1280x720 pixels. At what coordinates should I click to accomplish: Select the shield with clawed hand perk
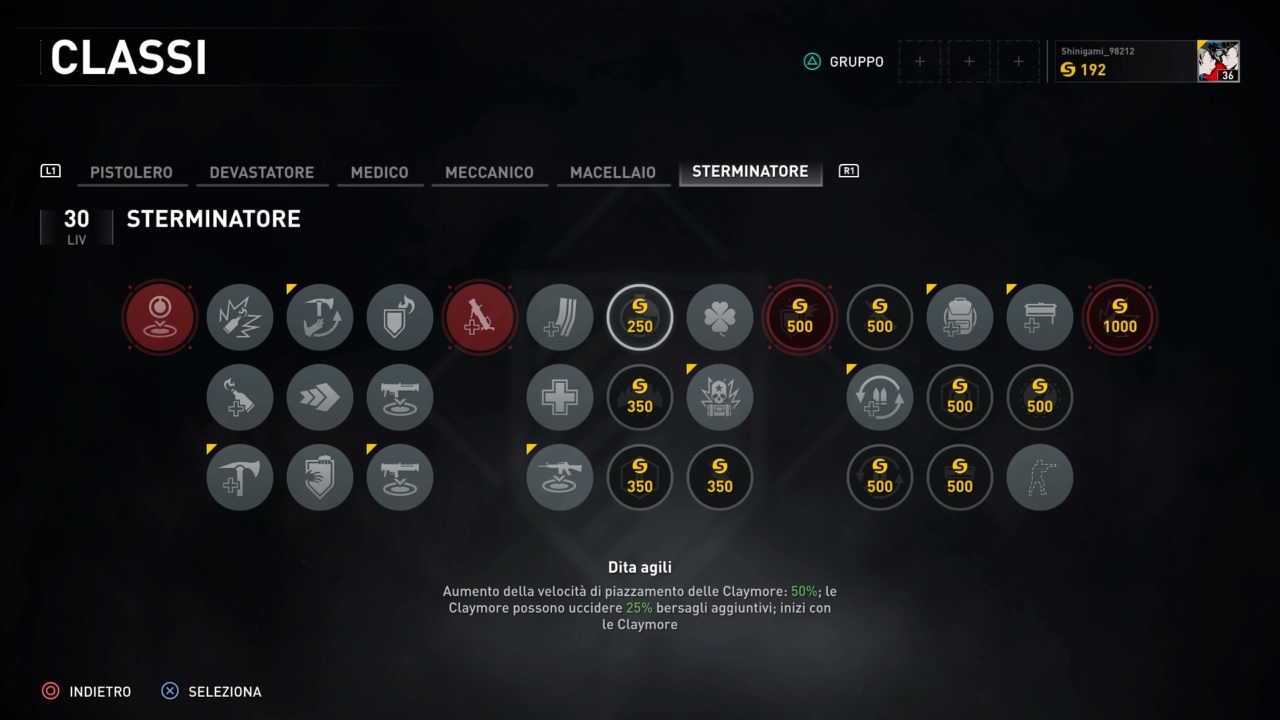(320, 478)
